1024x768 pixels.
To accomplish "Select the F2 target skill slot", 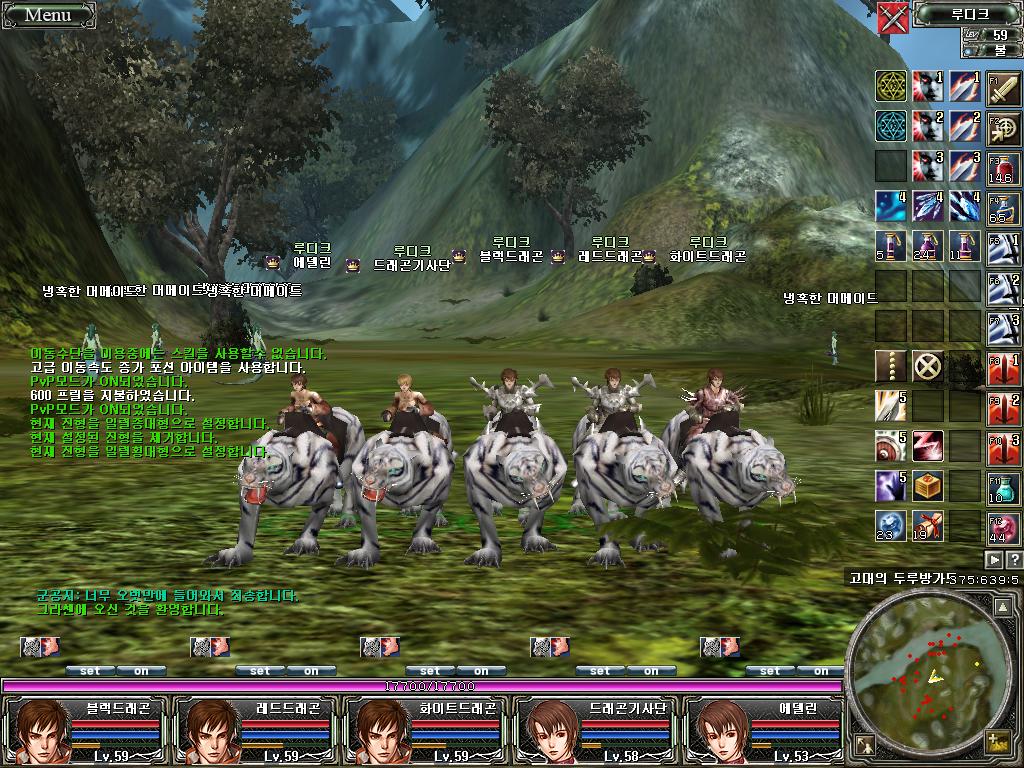I will [1003, 128].
